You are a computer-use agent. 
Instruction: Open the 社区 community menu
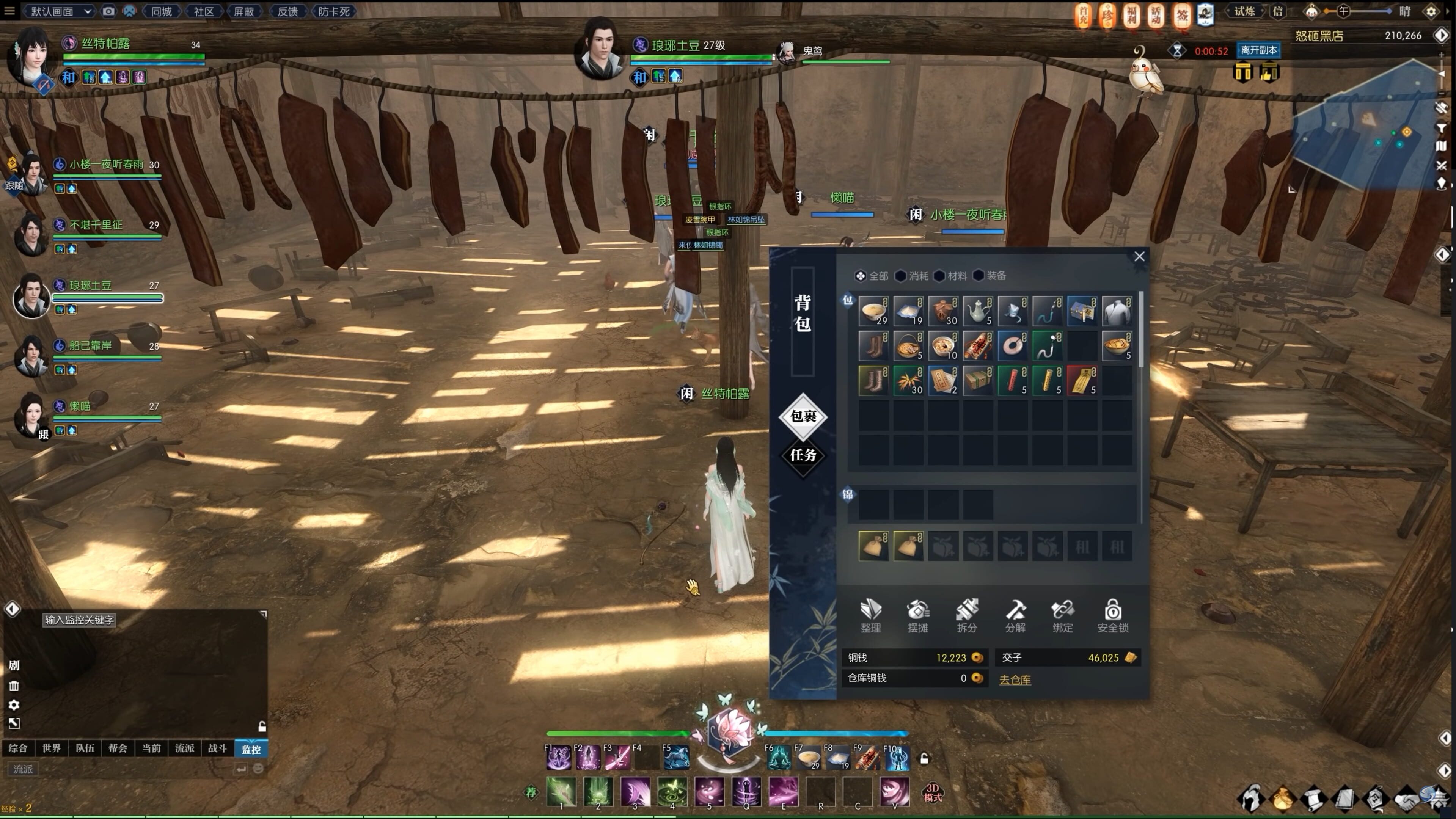tap(203, 11)
